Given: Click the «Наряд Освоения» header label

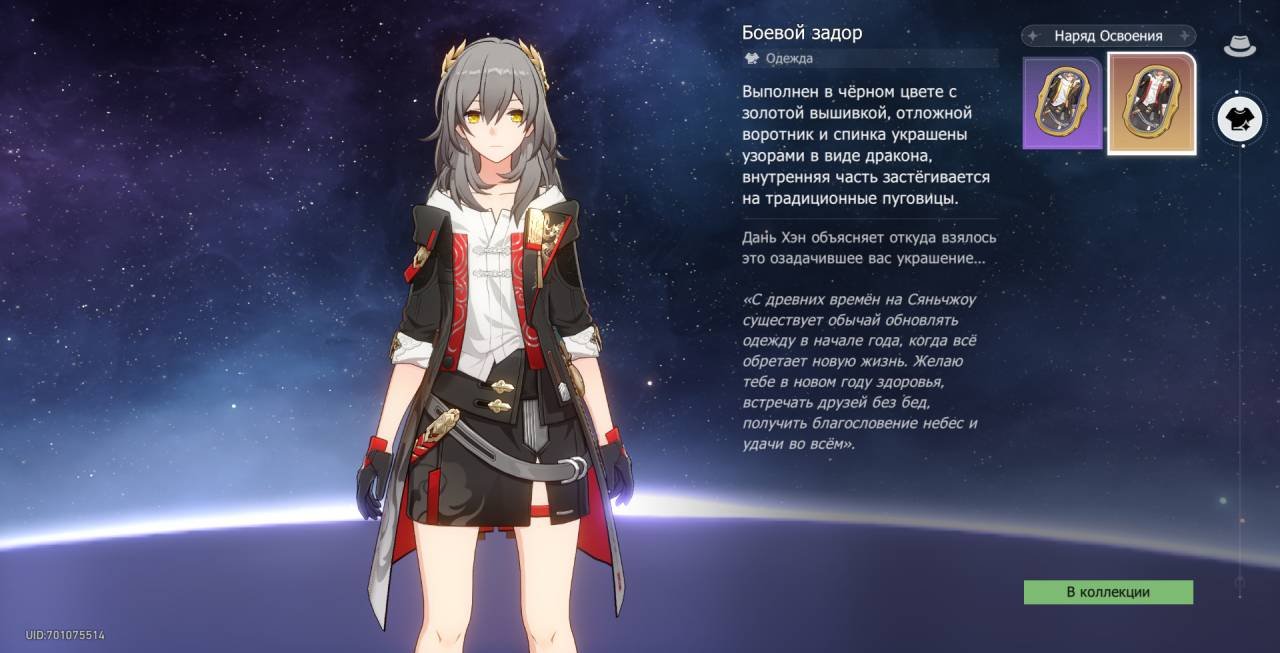Looking at the screenshot, I should tap(1108, 36).
